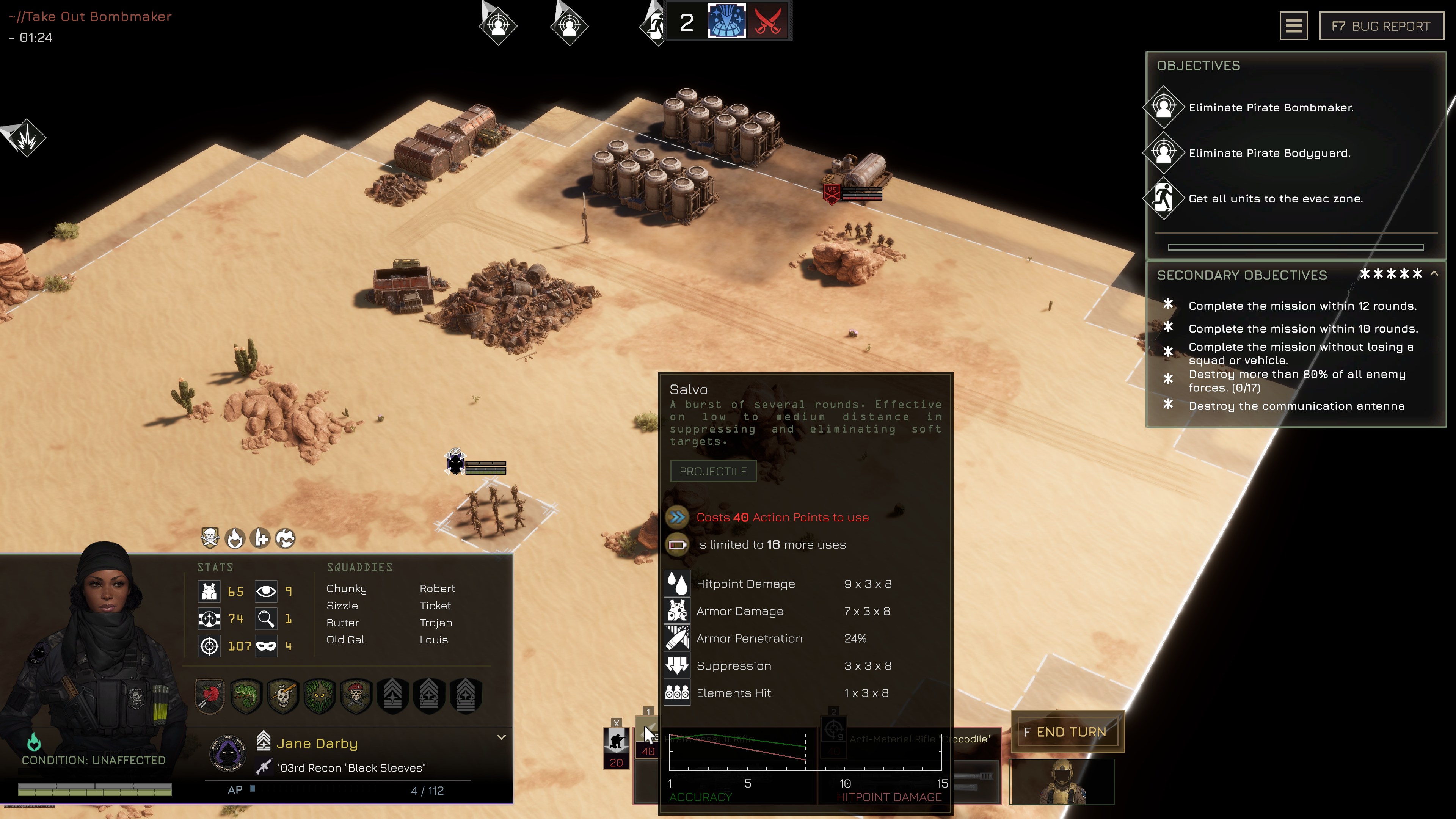The width and height of the screenshot is (1456, 819).
Task: Select the Eliminate Pirate Bodyguard objective
Action: point(1269,153)
